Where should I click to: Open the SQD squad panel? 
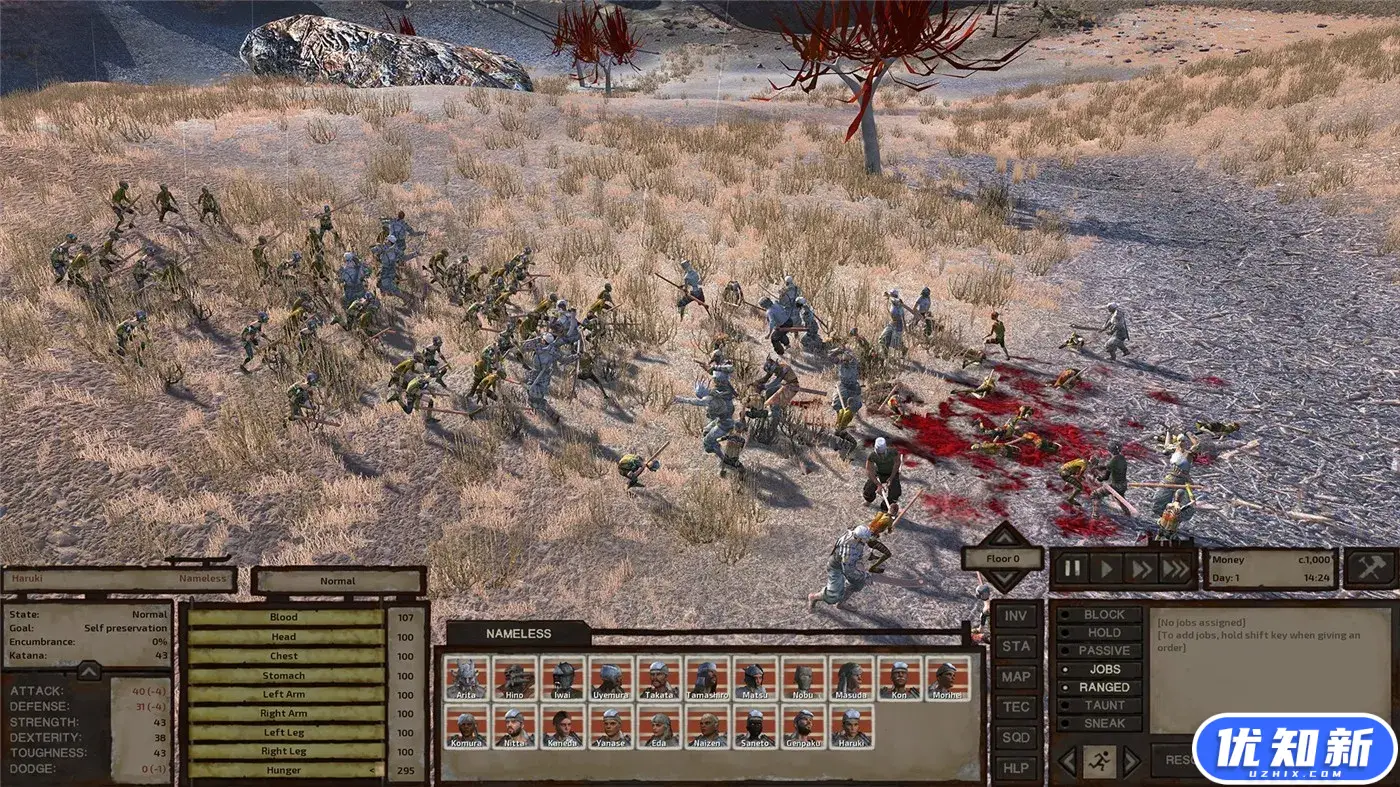click(x=1016, y=739)
